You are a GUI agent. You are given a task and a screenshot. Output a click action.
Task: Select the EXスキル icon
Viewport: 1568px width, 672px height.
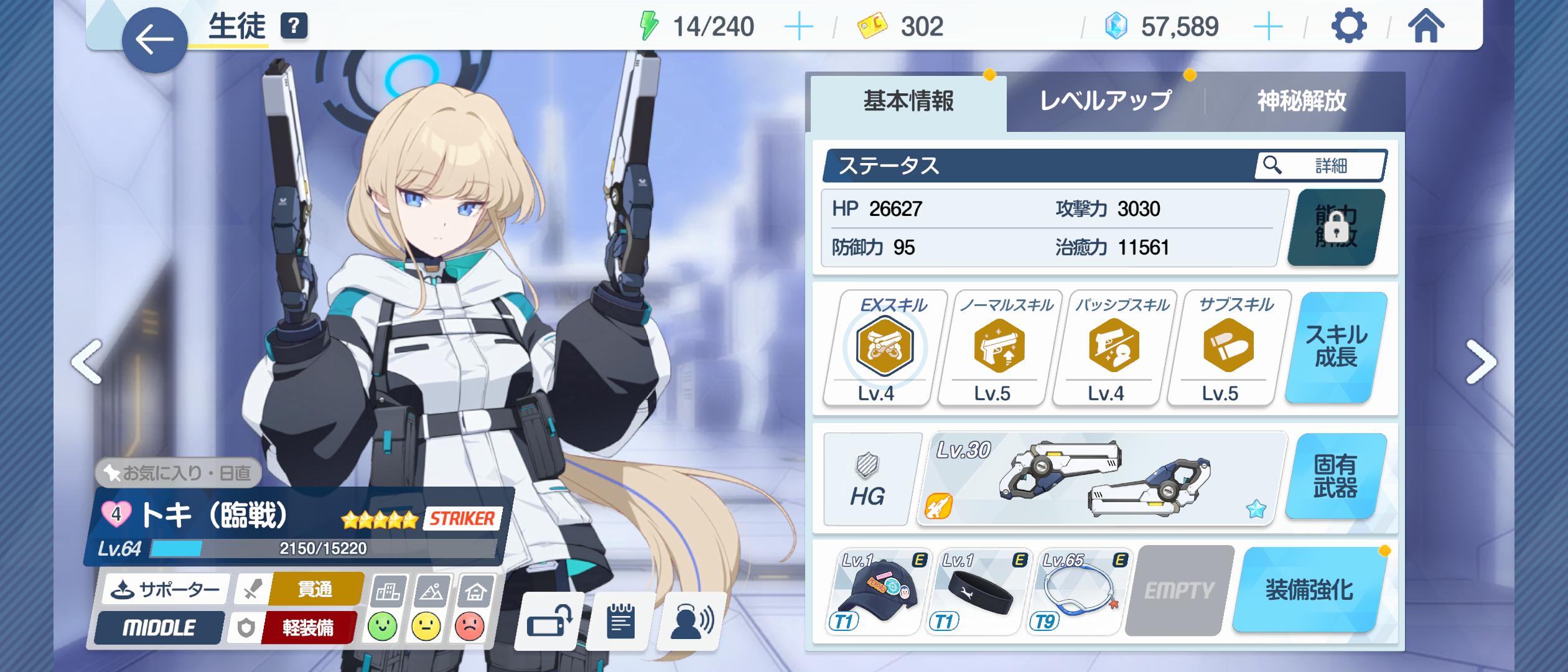(884, 346)
